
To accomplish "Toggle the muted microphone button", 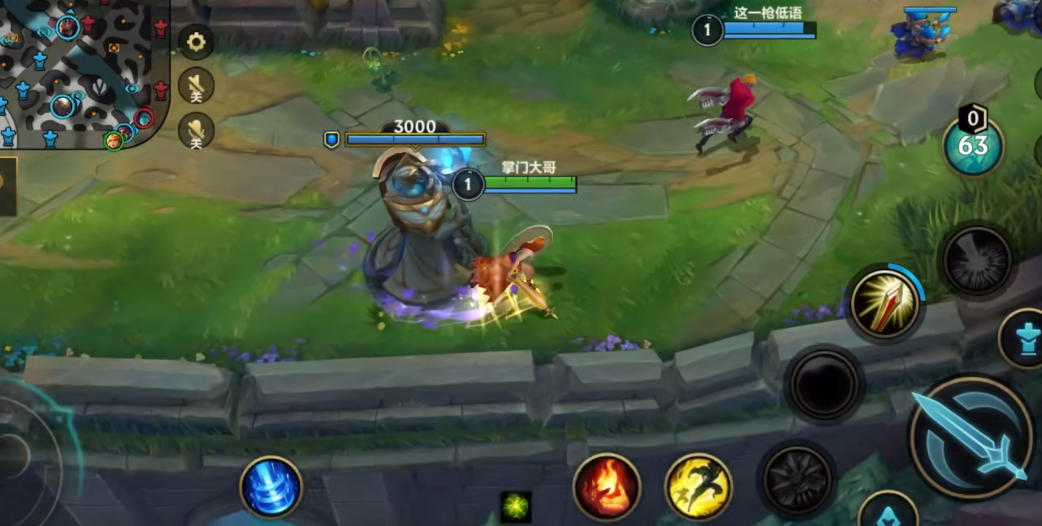I will point(196,131).
